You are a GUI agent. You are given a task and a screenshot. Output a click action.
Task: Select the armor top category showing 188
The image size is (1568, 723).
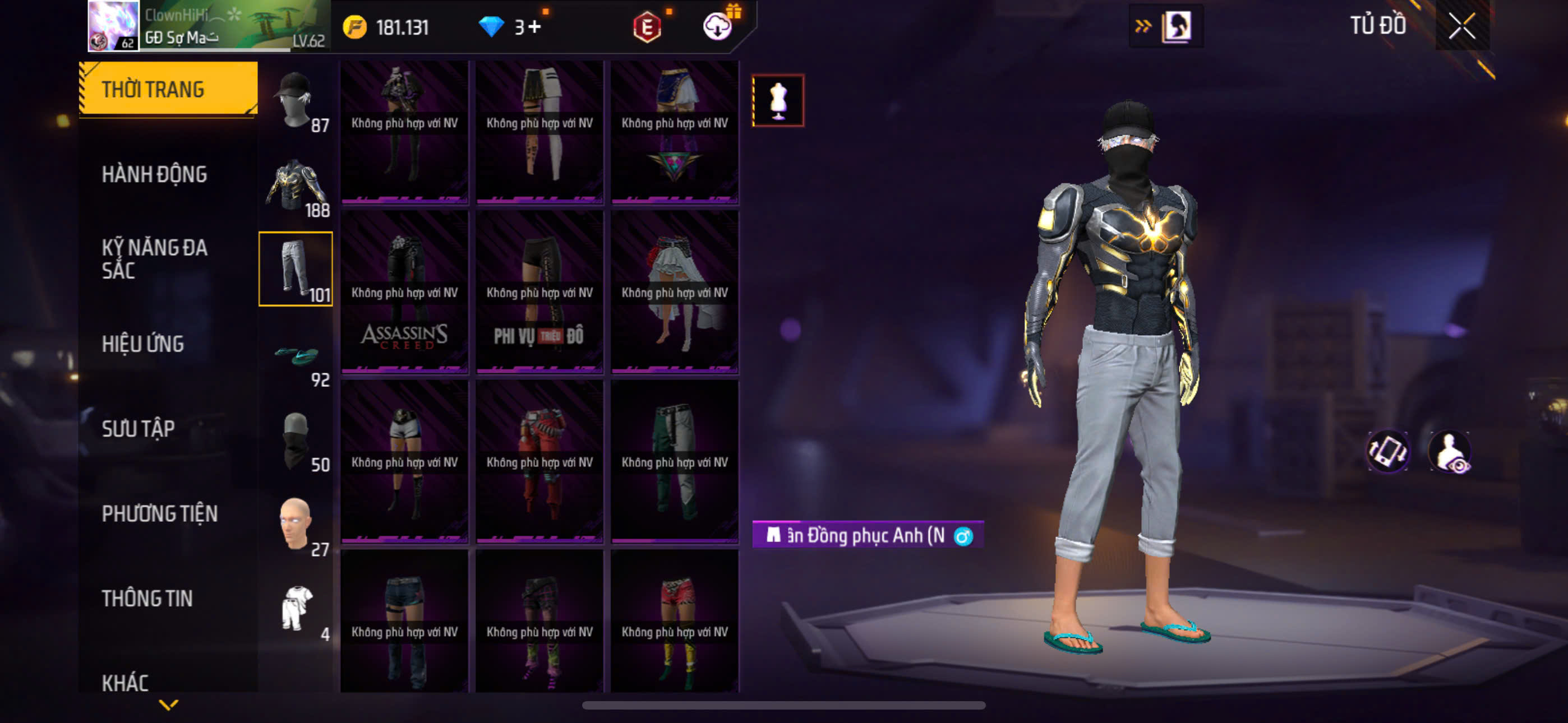pos(296,185)
